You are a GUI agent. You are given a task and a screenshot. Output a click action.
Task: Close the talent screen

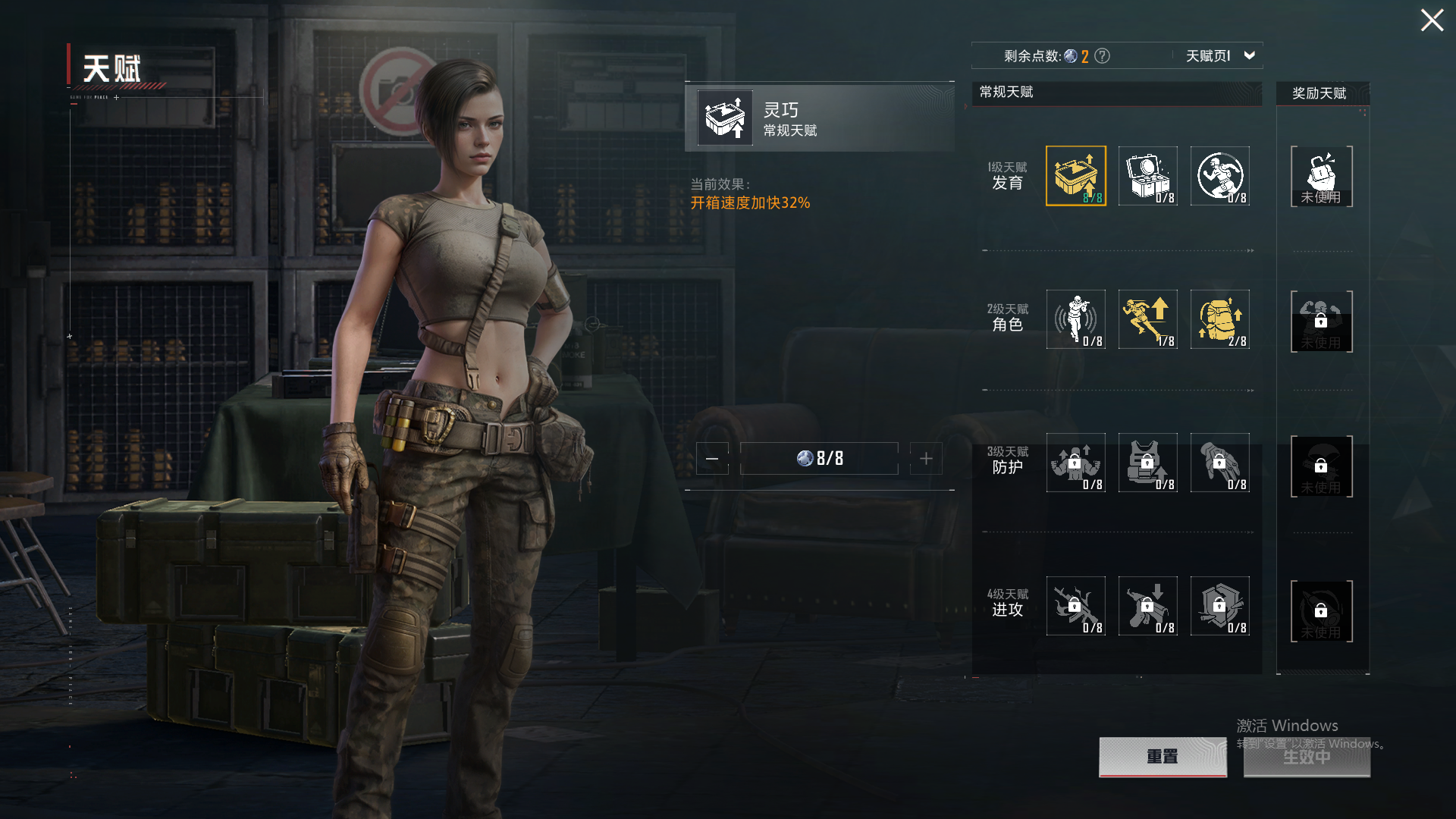1432,20
